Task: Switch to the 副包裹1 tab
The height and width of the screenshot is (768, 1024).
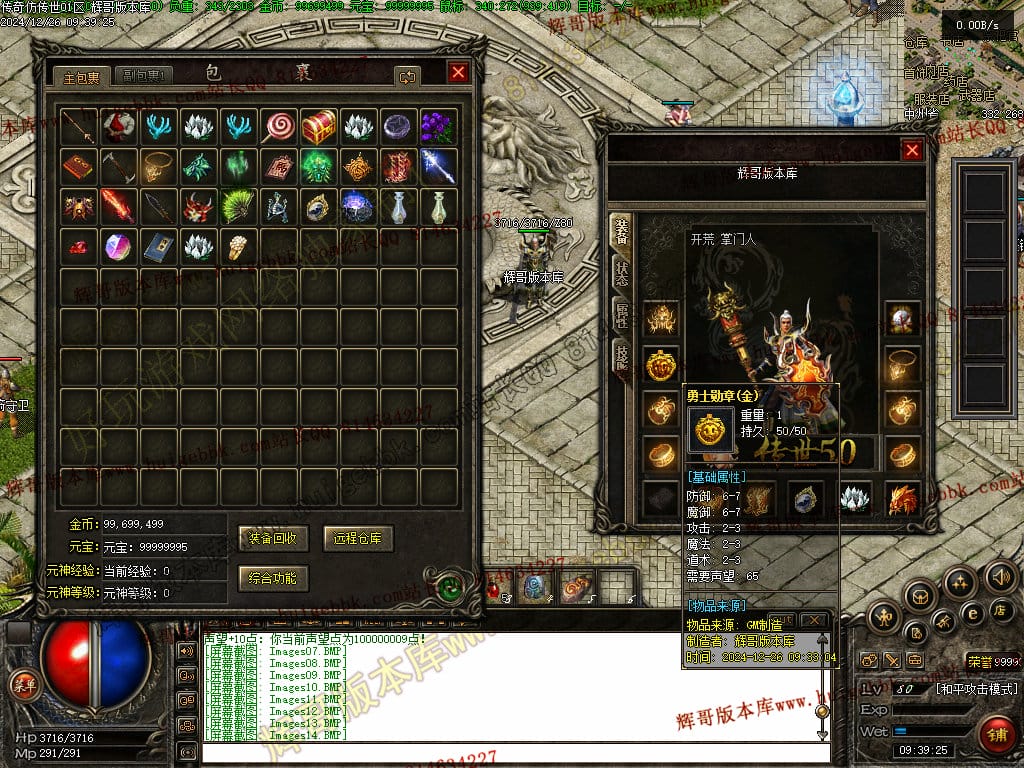Action: coord(144,76)
